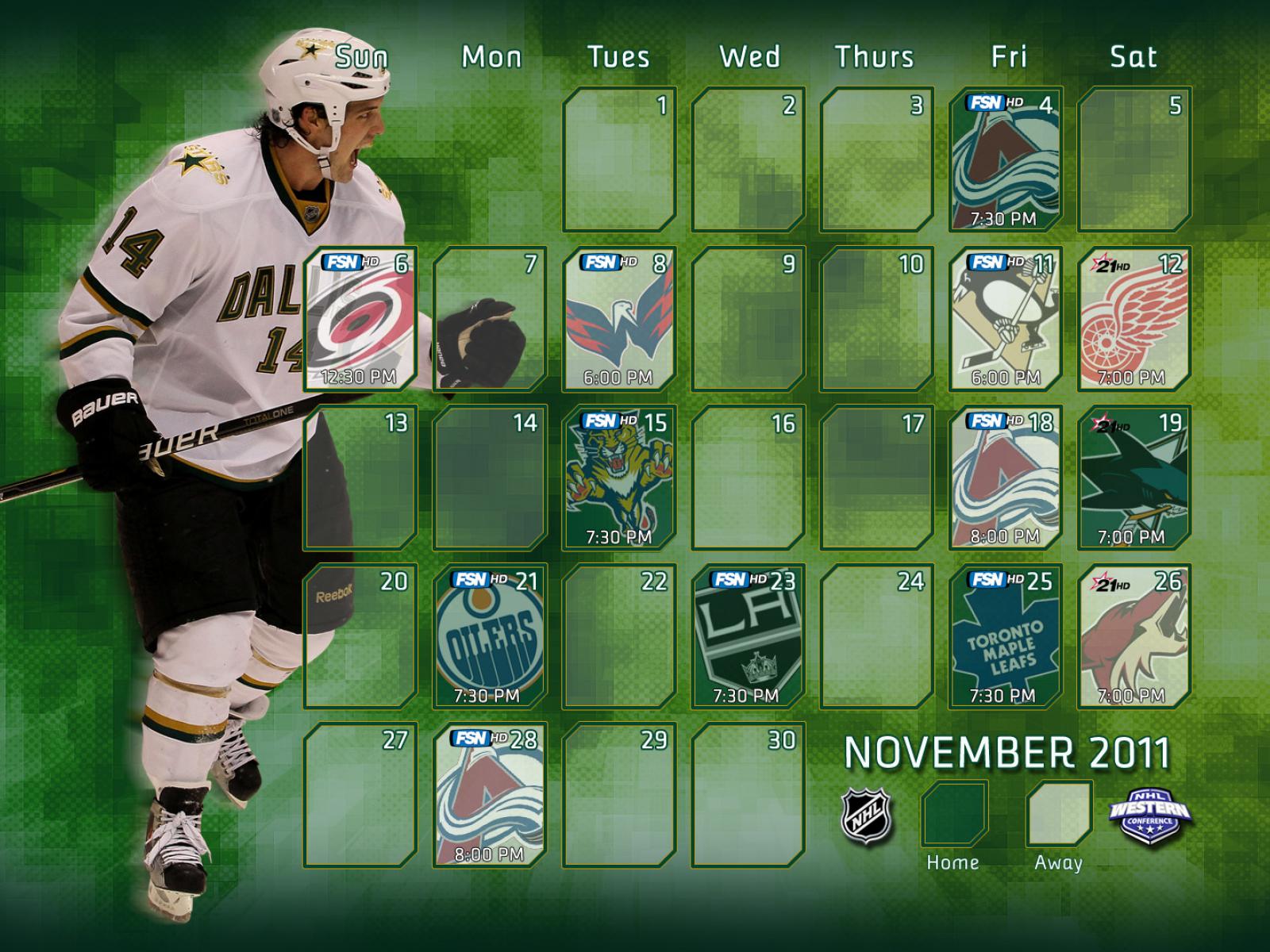Screen dimensions: 1270x952
Task: Open the November 12 Red Wings game
Action: pos(1134,319)
